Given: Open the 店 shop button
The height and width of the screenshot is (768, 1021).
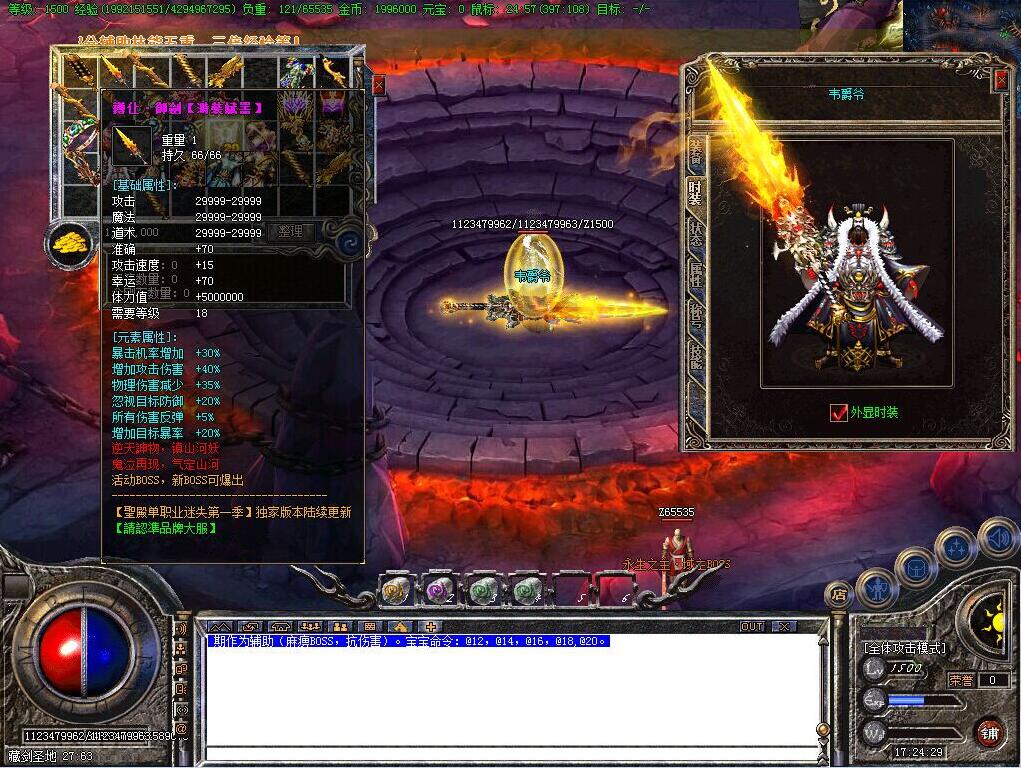Looking at the screenshot, I should (838, 595).
